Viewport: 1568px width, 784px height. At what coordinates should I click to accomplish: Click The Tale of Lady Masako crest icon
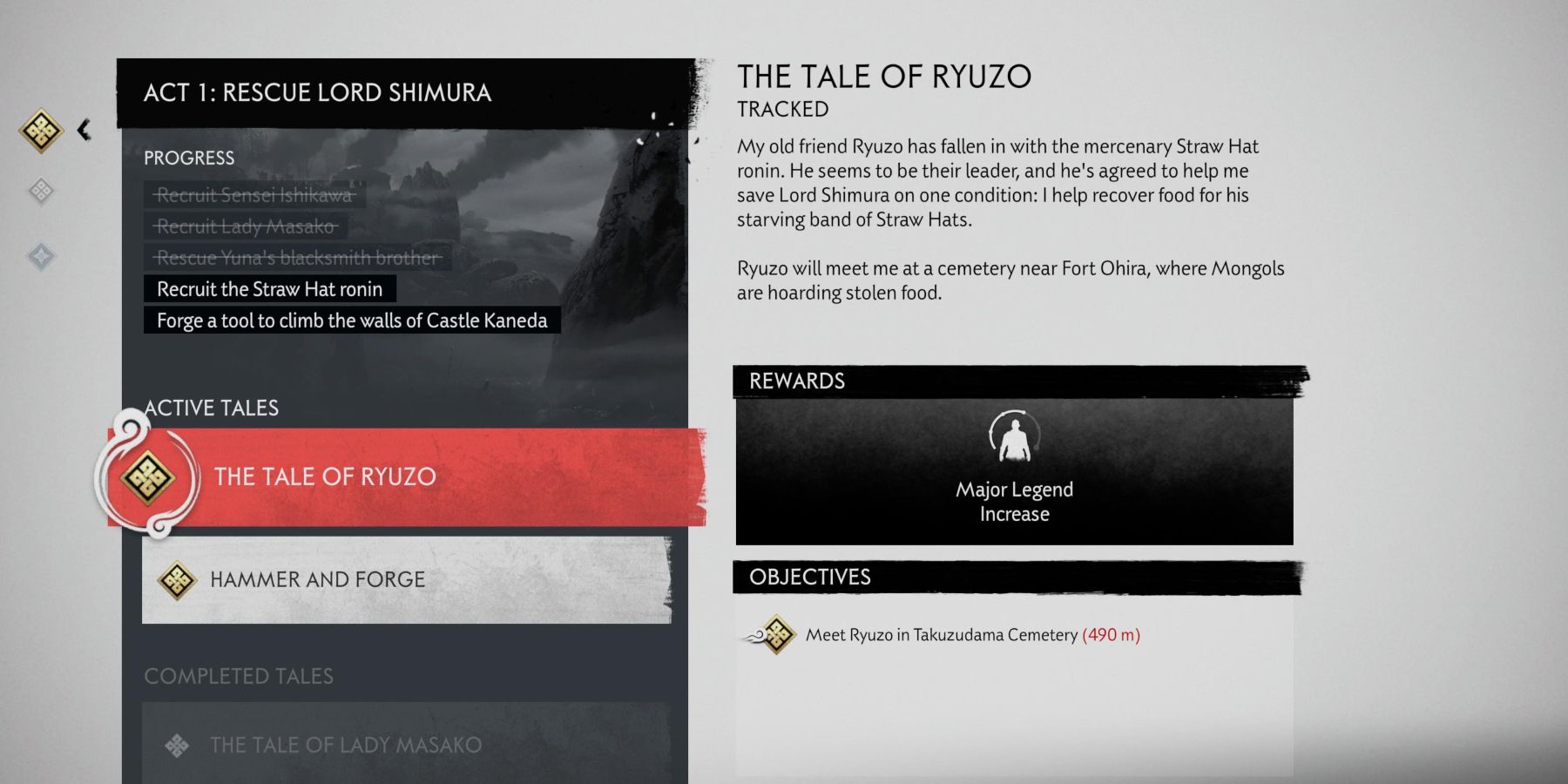(178, 746)
